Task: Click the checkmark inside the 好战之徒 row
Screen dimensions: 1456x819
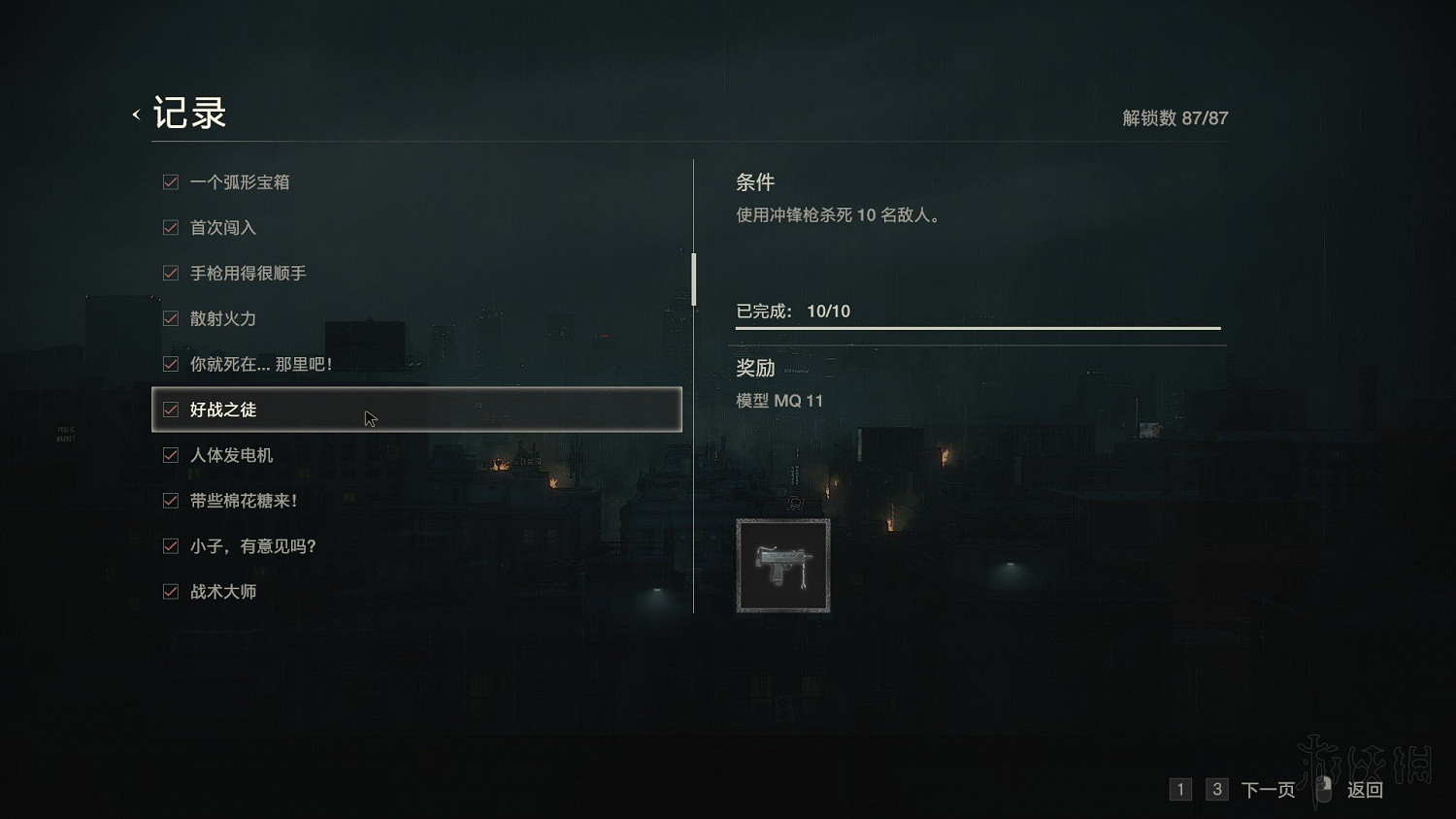Action: tap(170, 409)
